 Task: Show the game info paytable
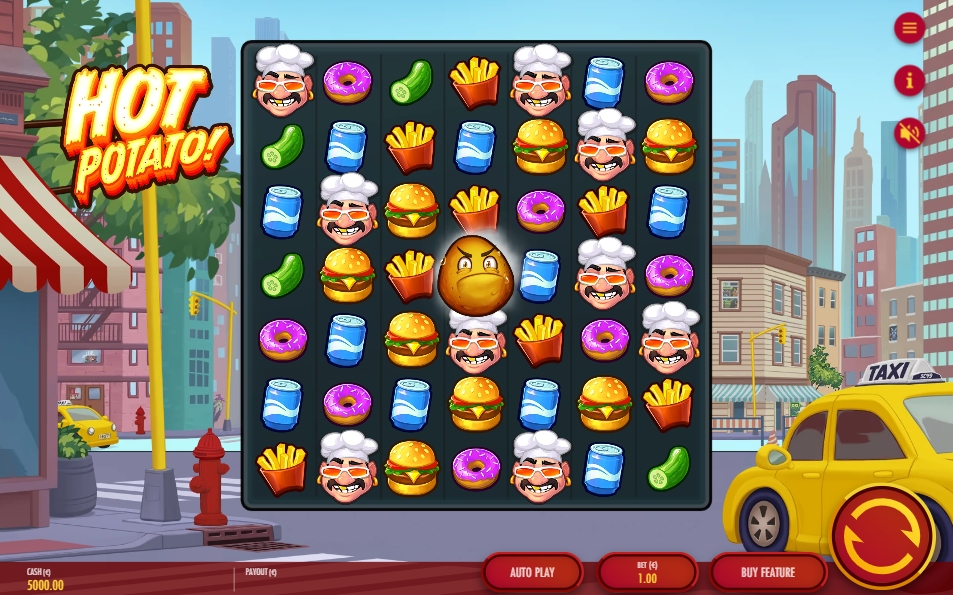[909, 80]
